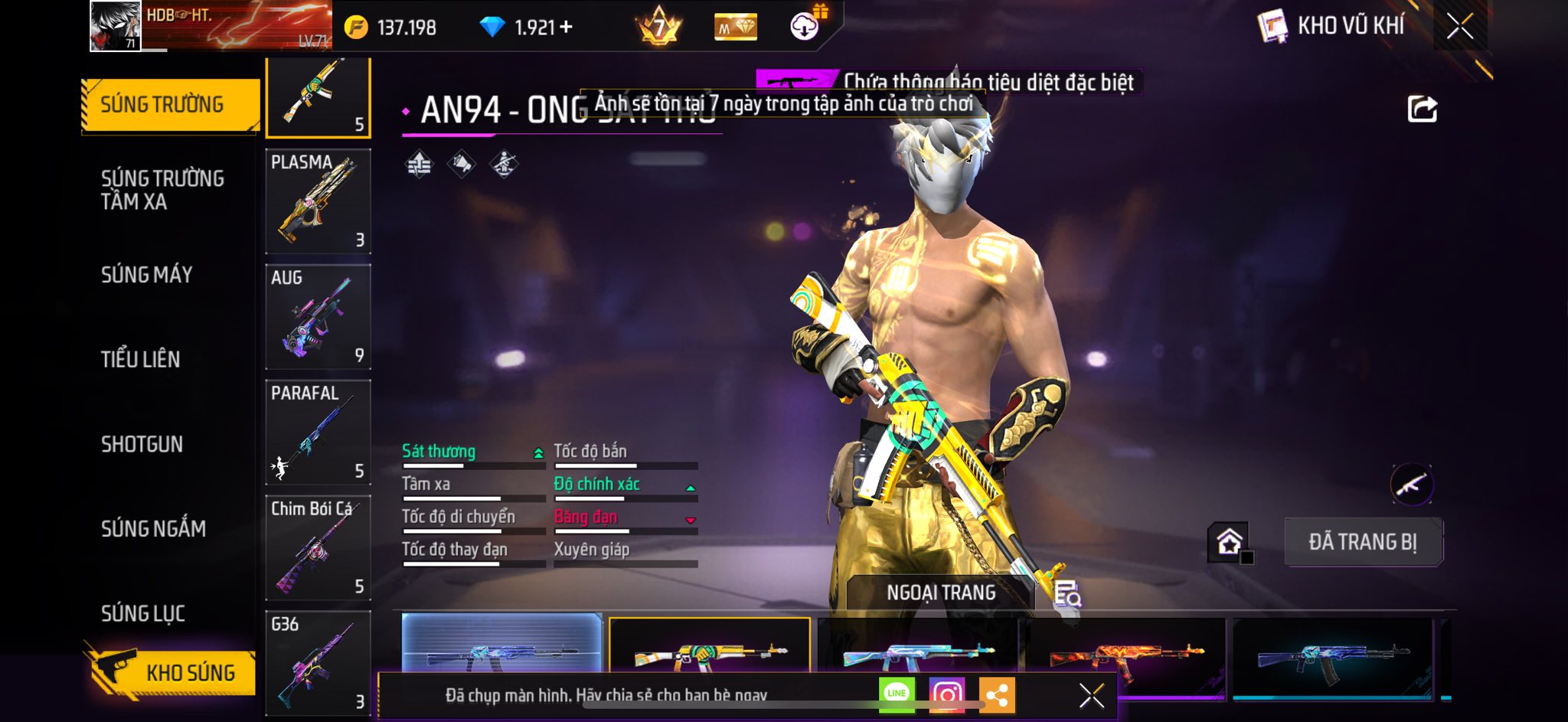Add more diamonds with plus button
This screenshot has height=722, width=1568.
point(567,28)
